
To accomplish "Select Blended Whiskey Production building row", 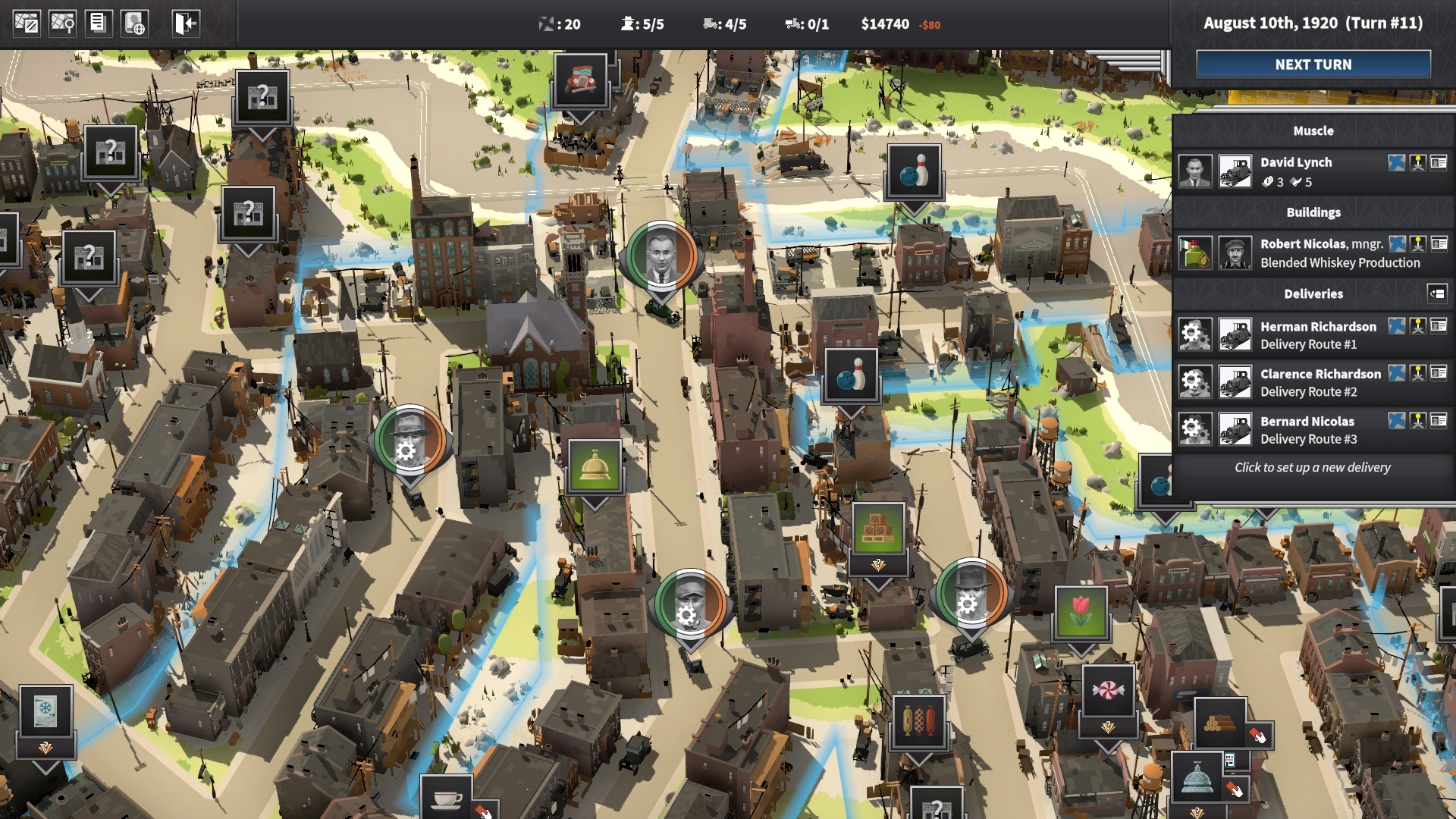I will coord(1339,262).
